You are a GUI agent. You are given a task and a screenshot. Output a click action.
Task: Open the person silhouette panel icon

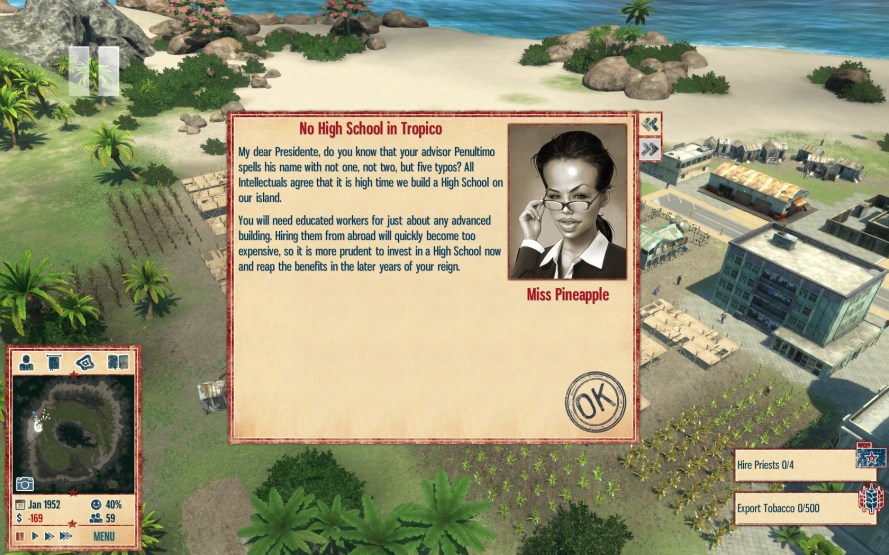27,362
